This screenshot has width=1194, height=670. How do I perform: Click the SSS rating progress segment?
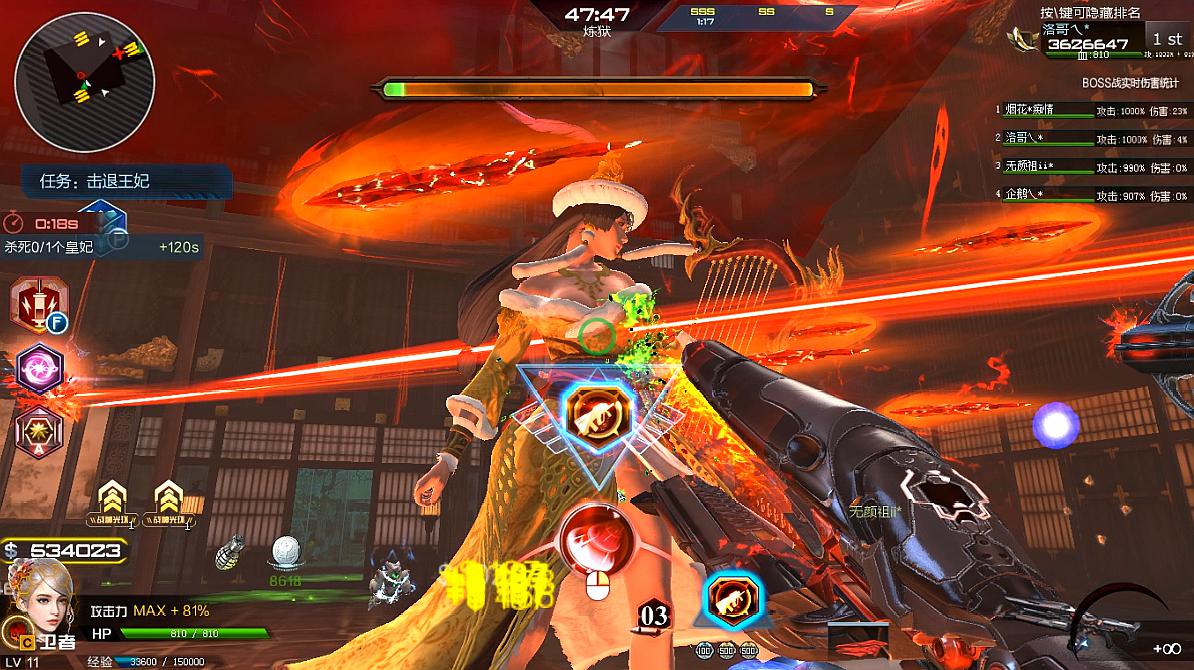click(x=703, y=14)
